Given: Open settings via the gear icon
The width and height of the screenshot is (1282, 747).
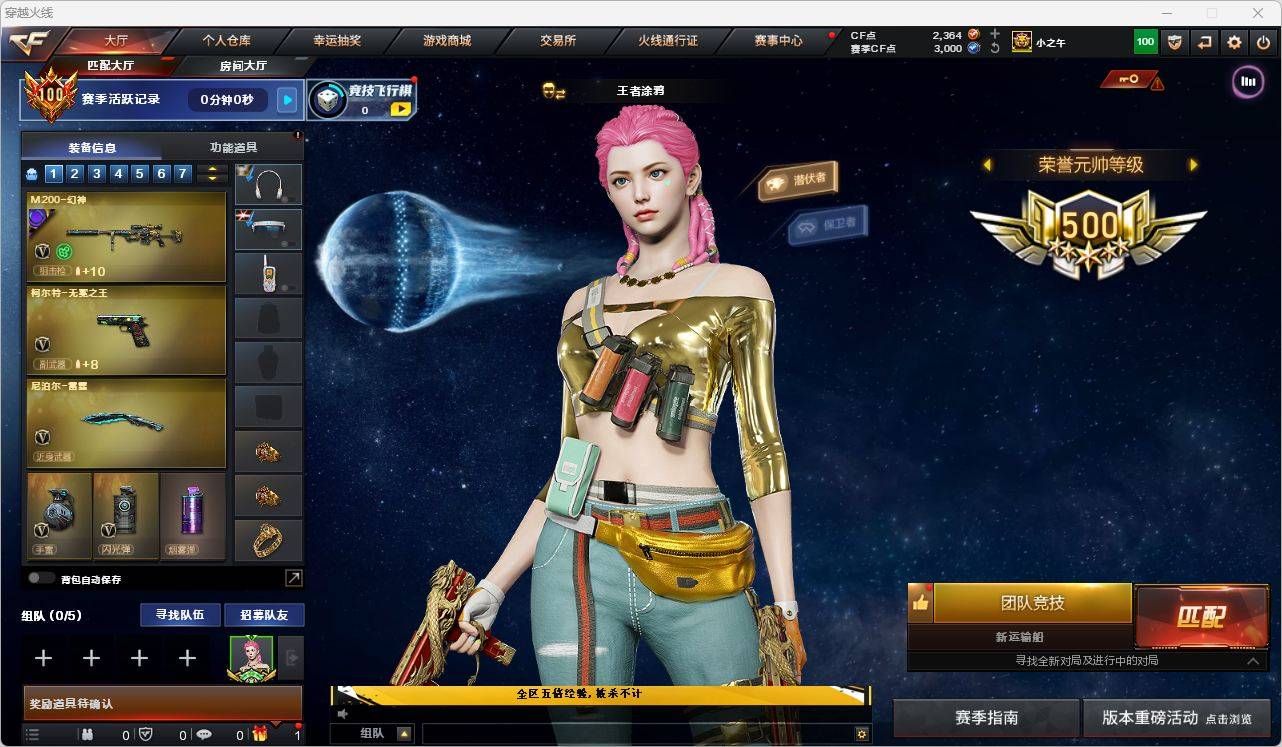Looking at the screenshot, I should [1234, 42].
